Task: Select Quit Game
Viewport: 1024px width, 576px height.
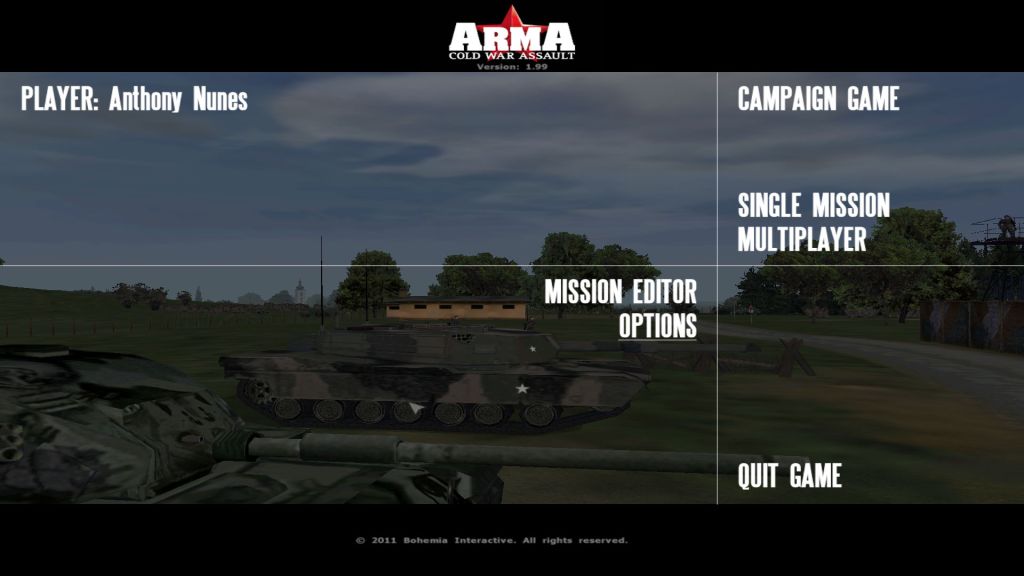Action: point(789,476)
